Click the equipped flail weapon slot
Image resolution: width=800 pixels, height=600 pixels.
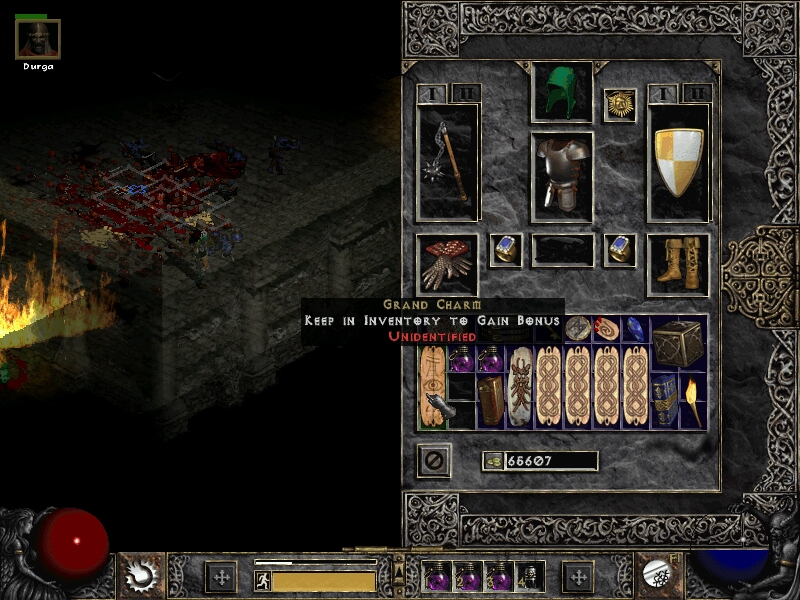coord(447,162)
